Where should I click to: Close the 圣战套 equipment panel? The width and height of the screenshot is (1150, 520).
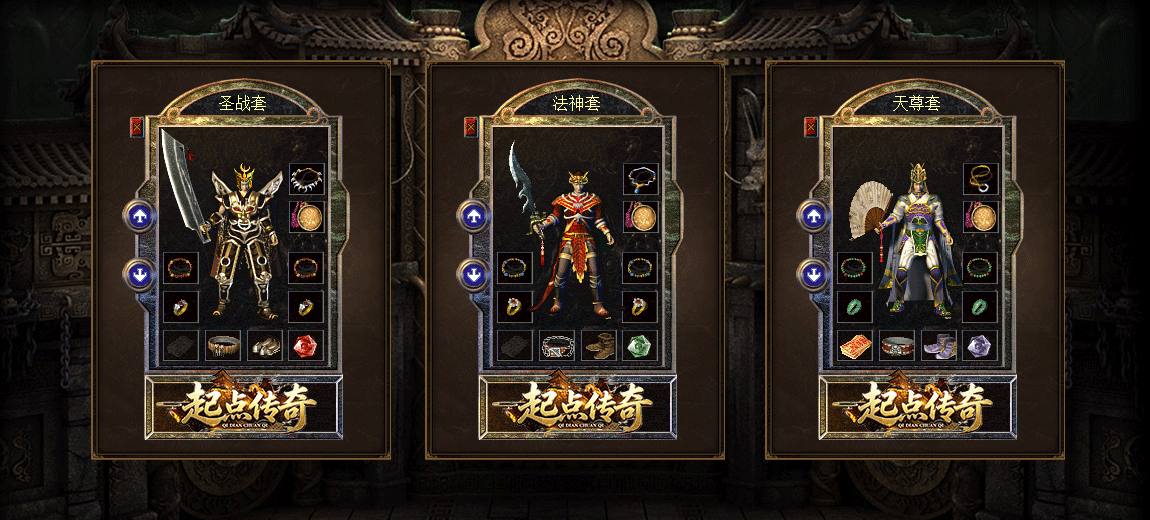137,127
